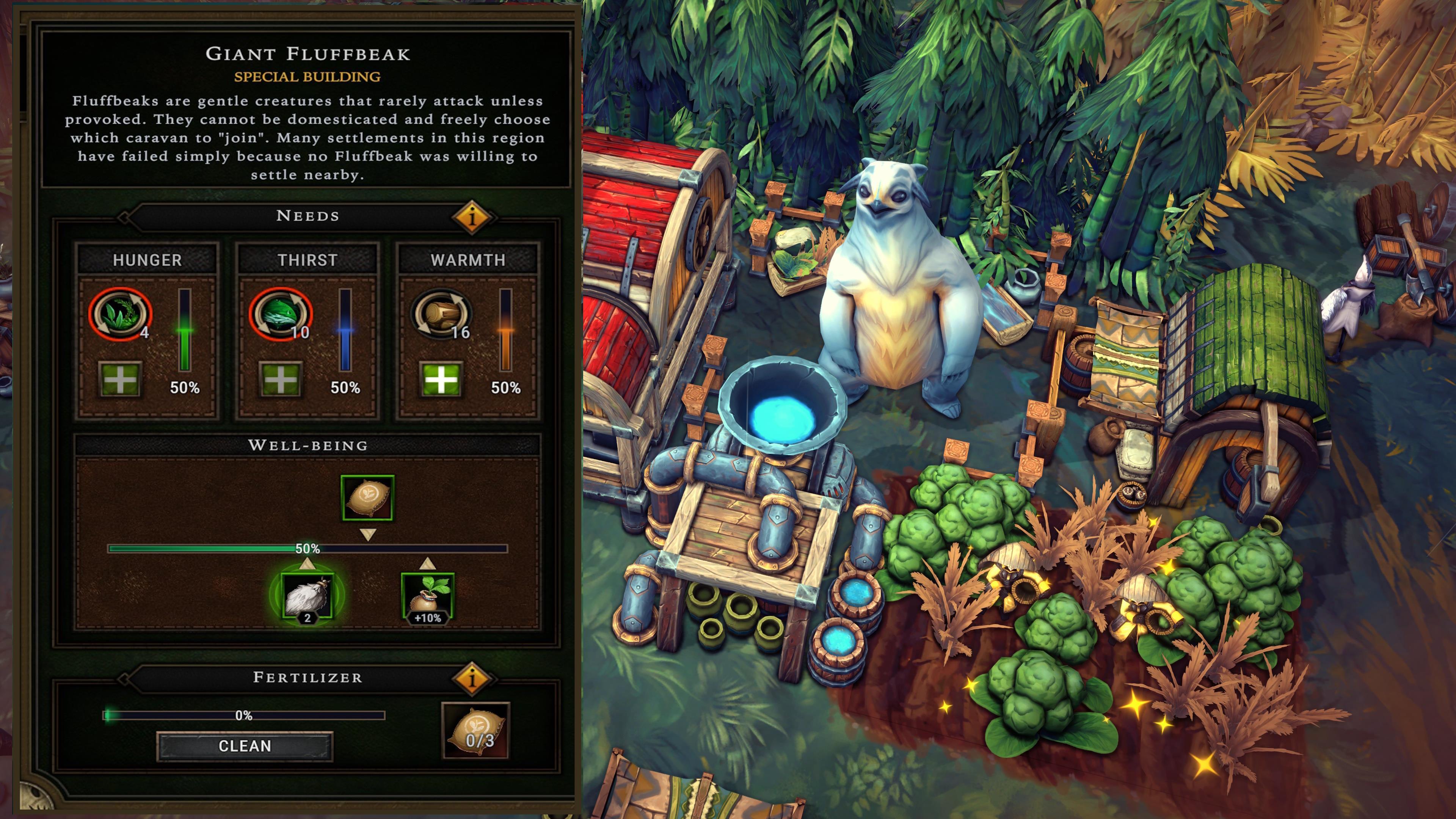Open the Needs info icon
The image size is (1456, 819).
click(x=472, y=216)
